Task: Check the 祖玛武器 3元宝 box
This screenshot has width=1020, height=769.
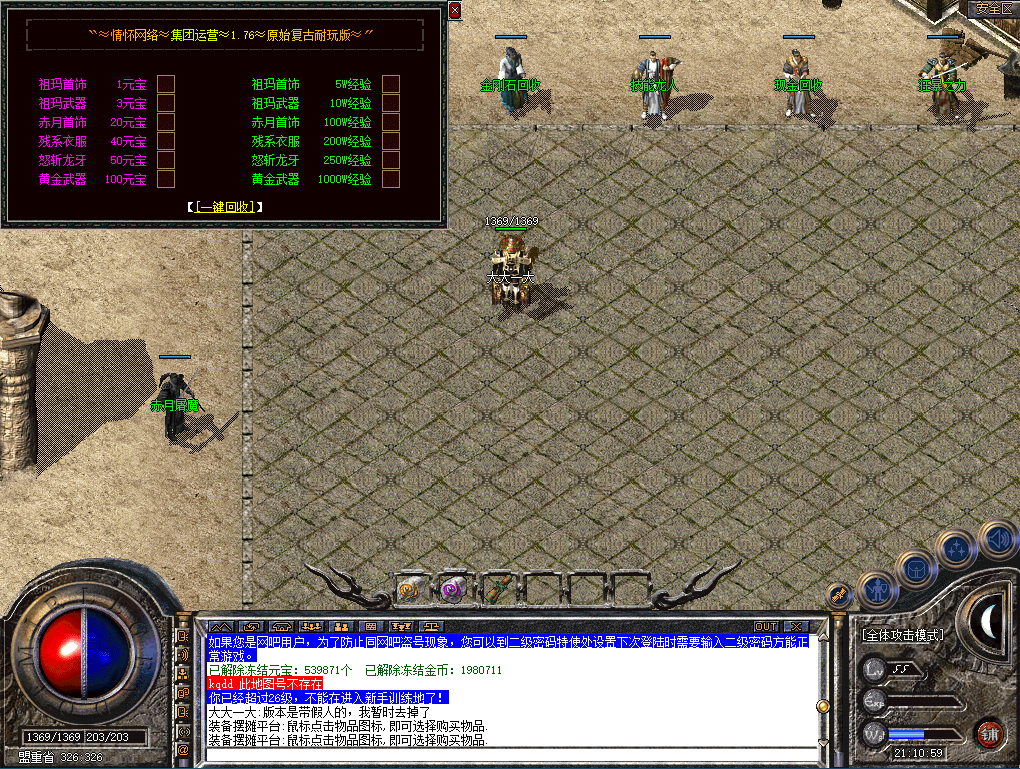Action: point(166,103)
